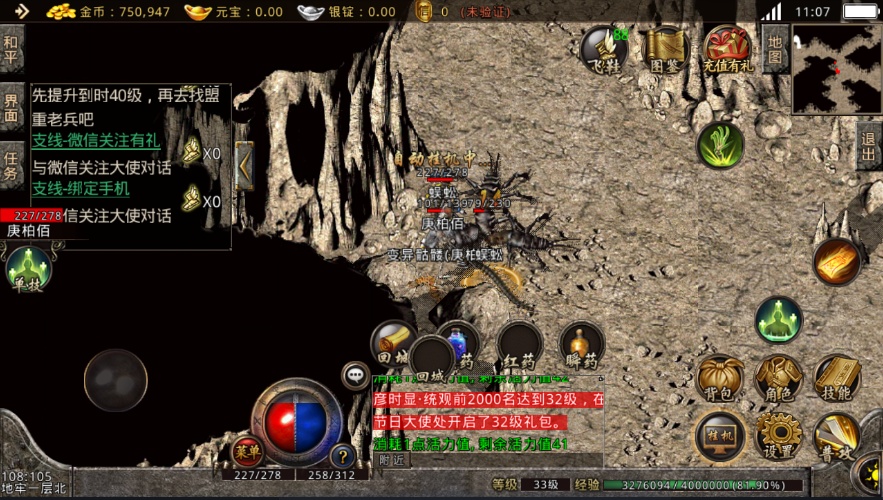Select the 退出 exit button
The image size is (883, 500).
click(x=869, y=146)
